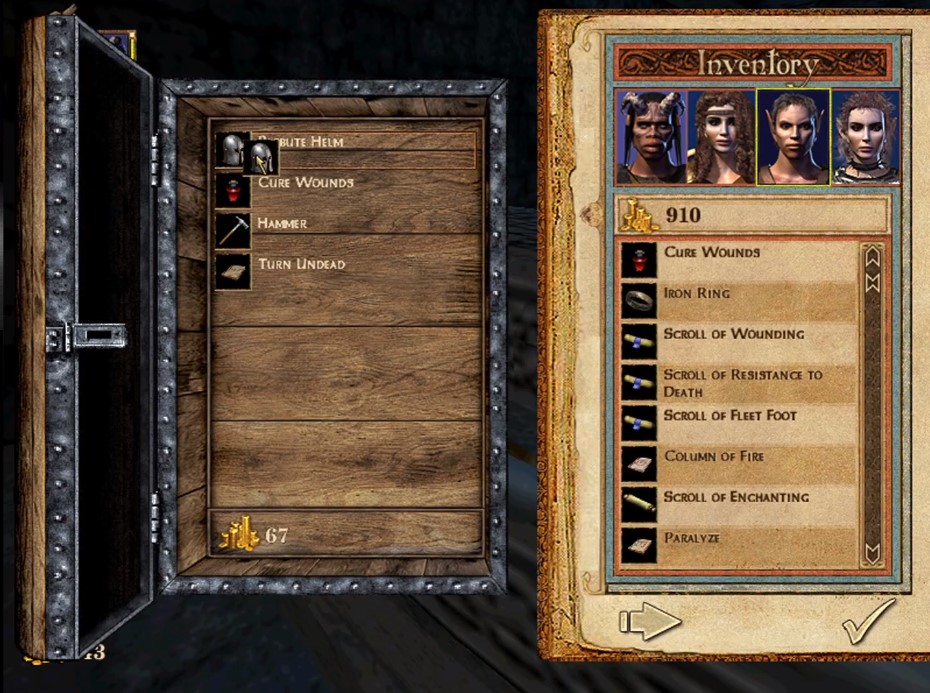Choose the Scroll of Enchanting

[736, 498]
